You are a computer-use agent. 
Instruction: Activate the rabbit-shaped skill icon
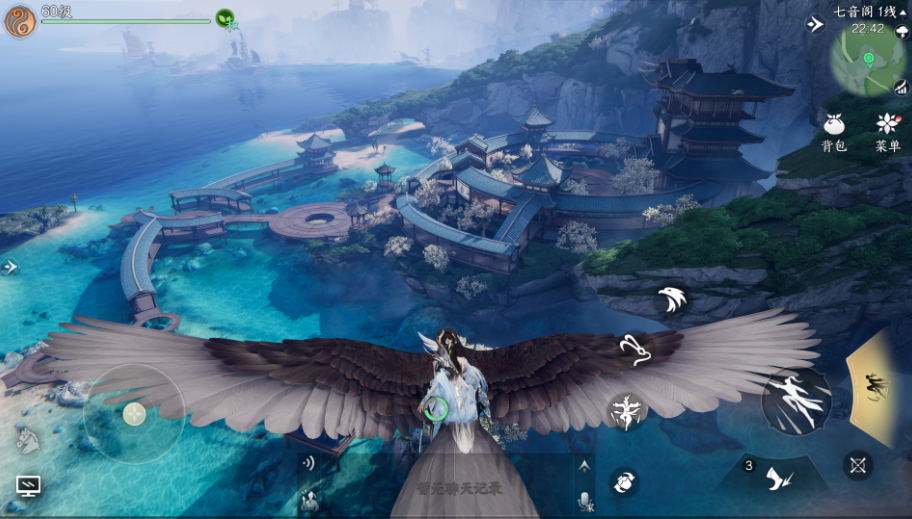click(632, 349)
